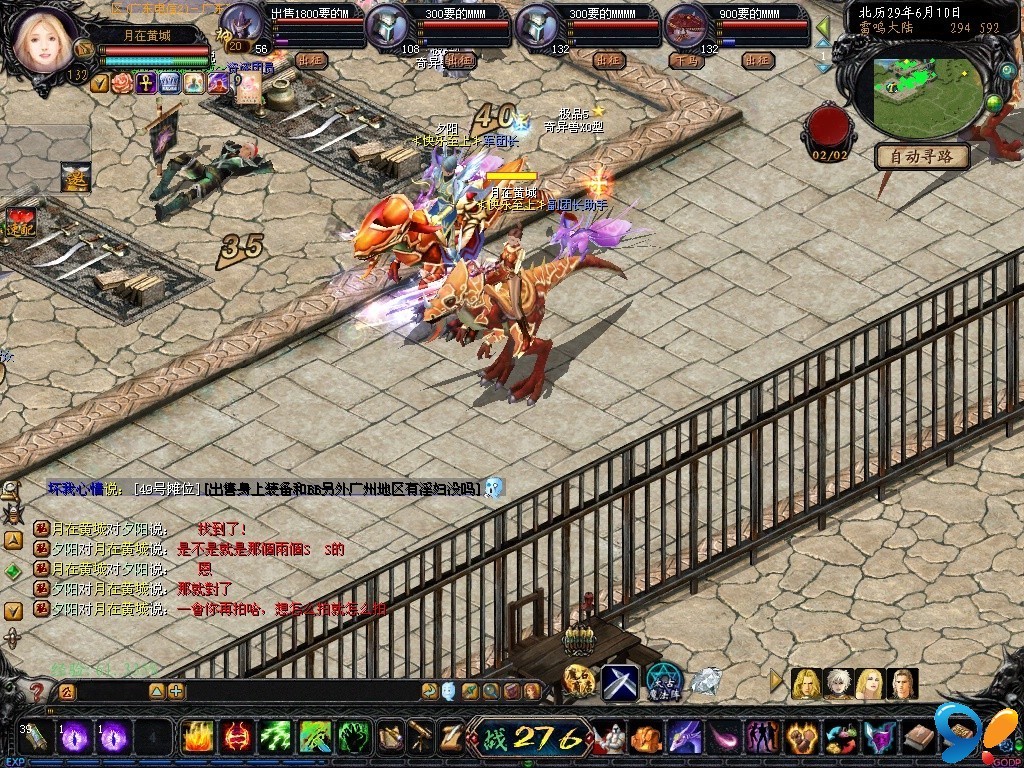
Task: Click the 下马 dismount button
Action: [x=686, y=60]
